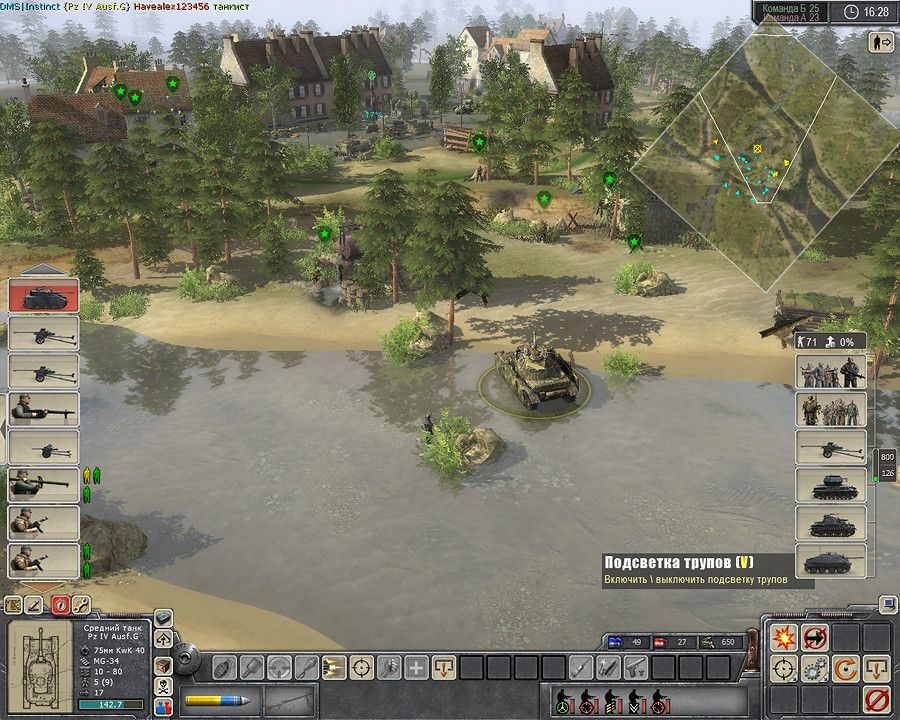Viewport: 900px width, 720px height.
Task: Open the blue monitor icon button
Action: (x=888, y=605)
